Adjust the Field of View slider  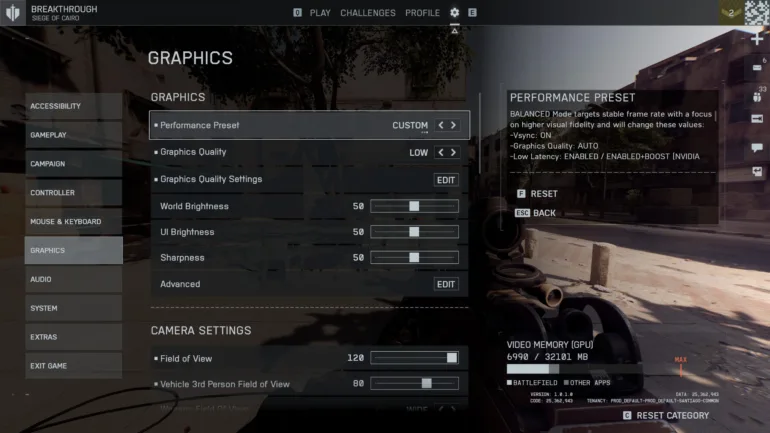tap(452, 358)
